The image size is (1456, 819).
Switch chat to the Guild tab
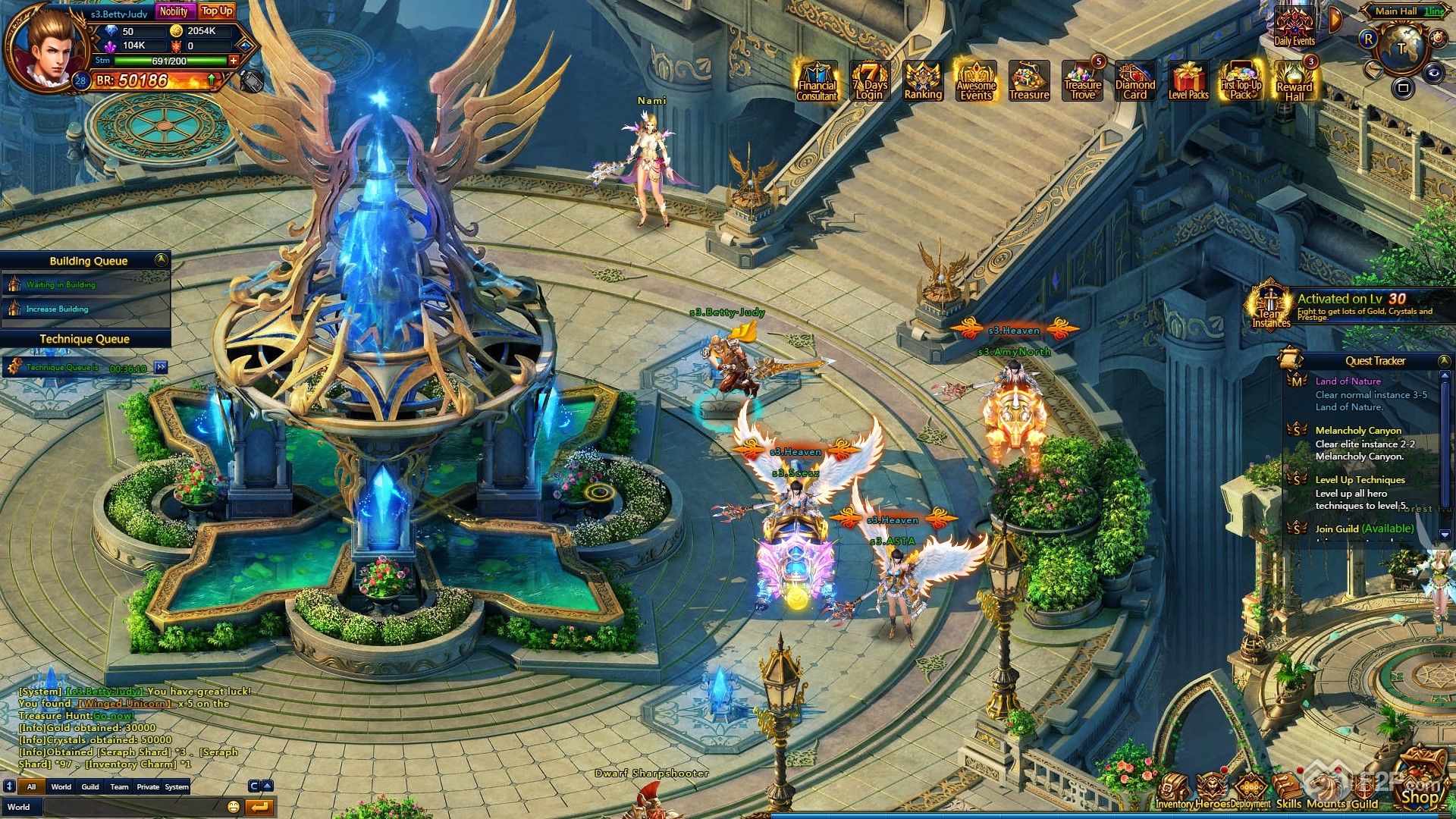[90, 787]
